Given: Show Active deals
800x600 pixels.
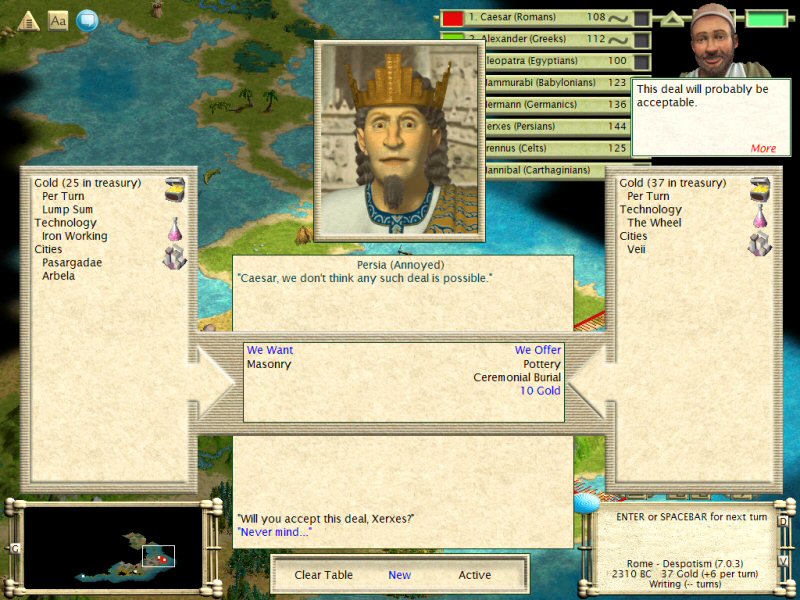Looking at the screenshot, I should 474,575.
